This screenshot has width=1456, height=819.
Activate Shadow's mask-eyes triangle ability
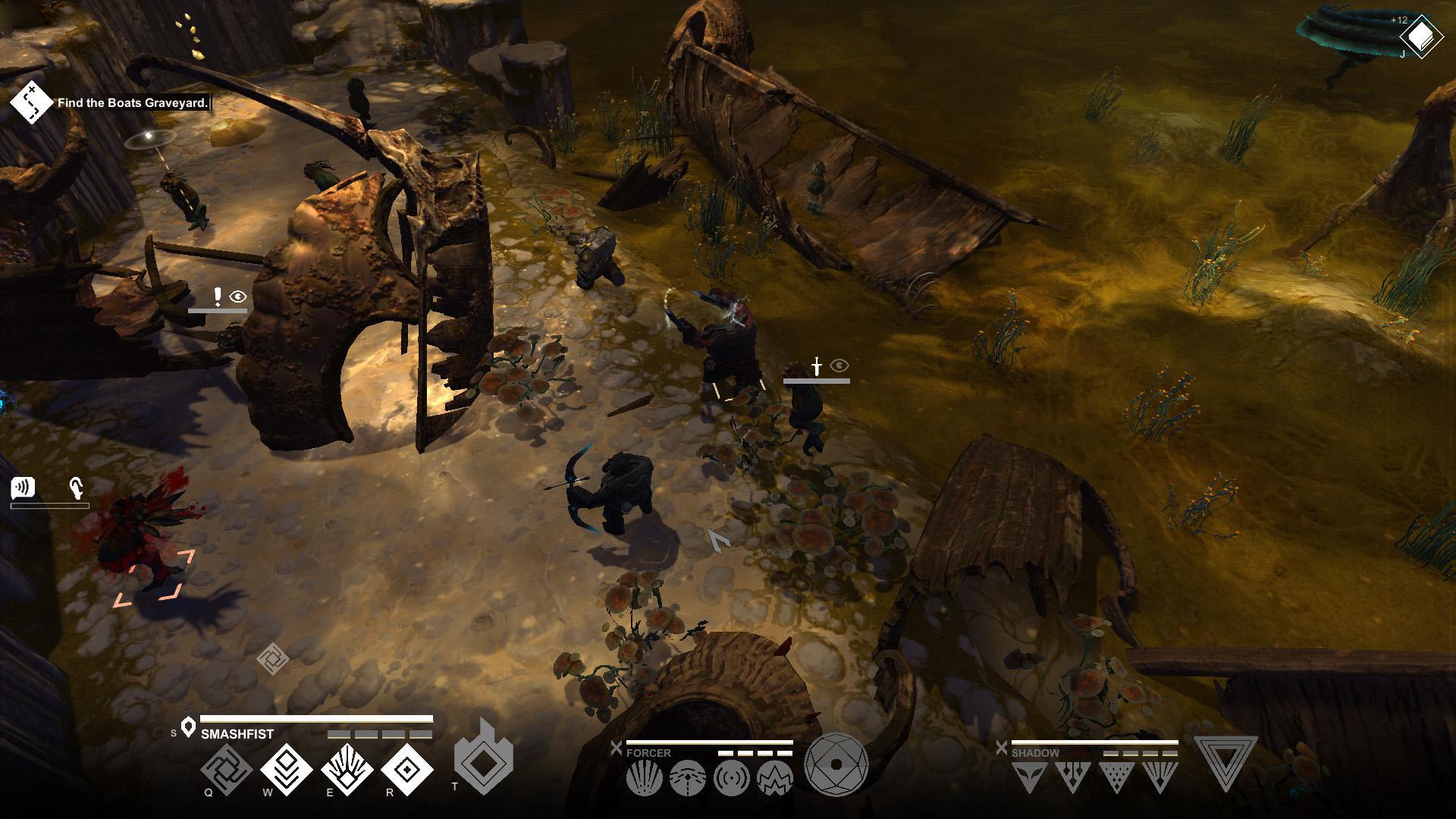[x=1029, y=777]
